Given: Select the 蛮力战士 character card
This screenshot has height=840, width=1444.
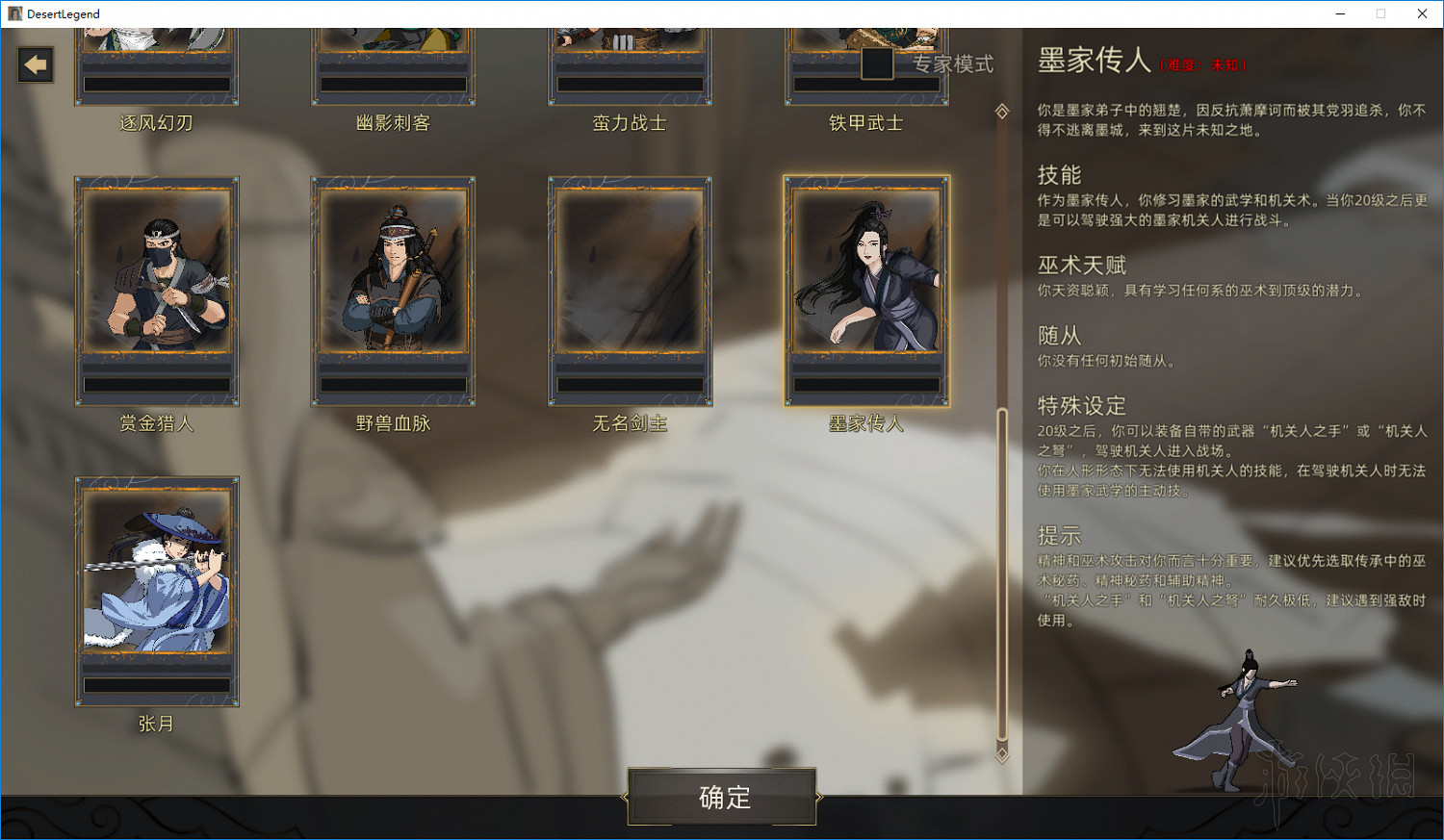Looking at the screenshot, I should click(629, 58).
